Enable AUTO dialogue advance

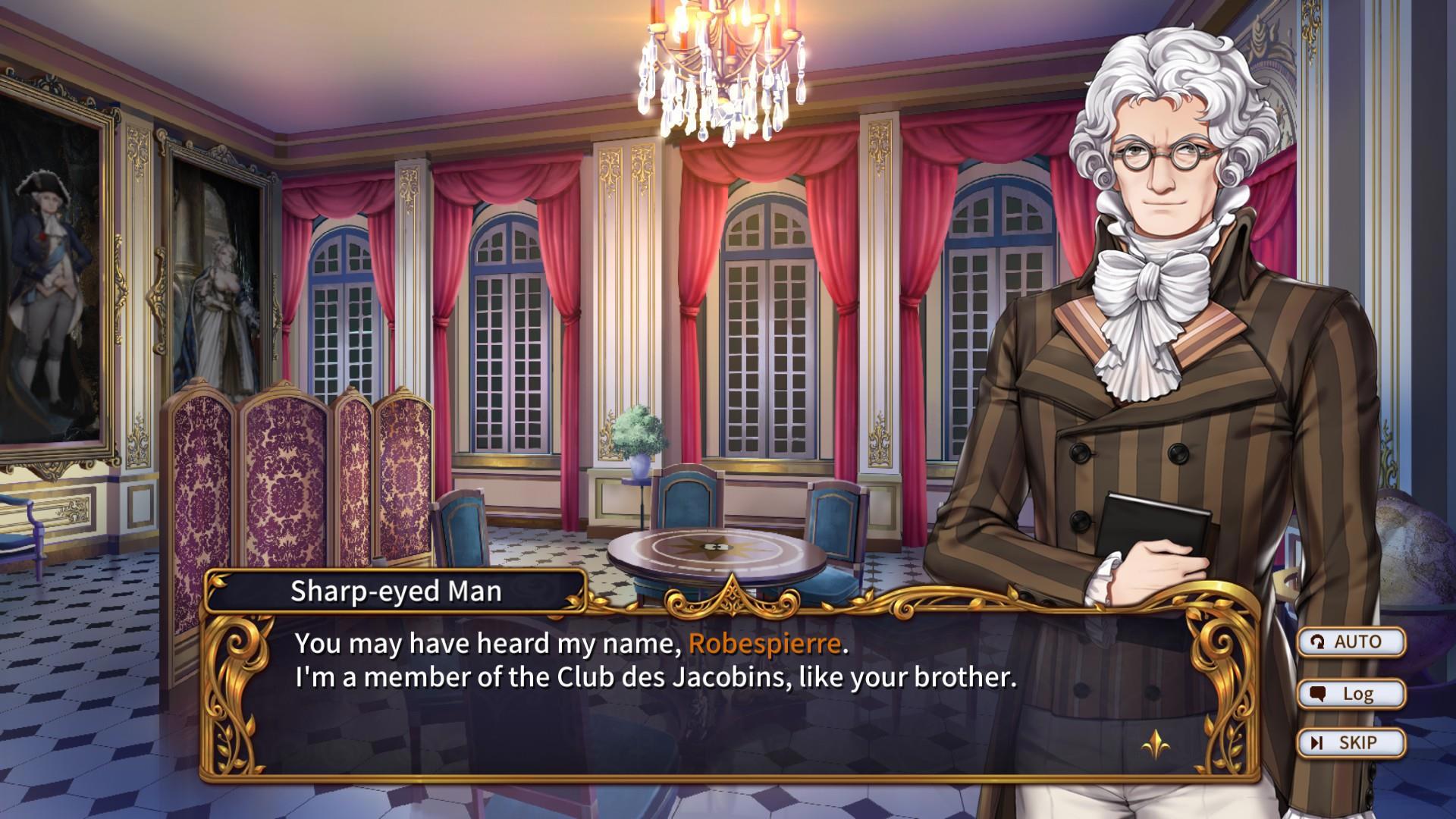click(1351, 642)
